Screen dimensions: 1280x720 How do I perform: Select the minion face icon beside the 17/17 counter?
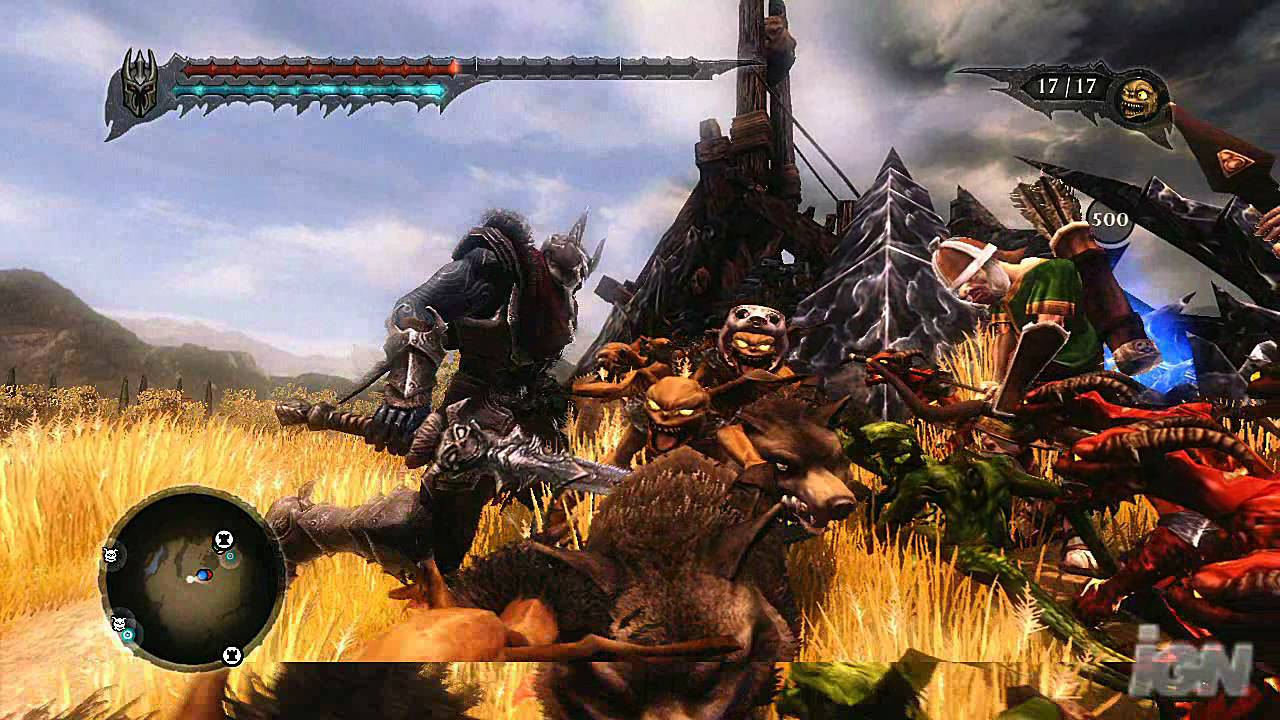click(x=1138, y=97)
